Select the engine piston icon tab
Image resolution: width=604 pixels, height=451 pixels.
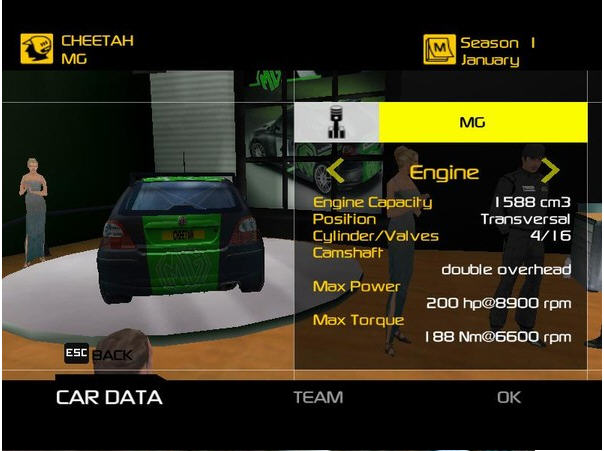click(337, 124)
